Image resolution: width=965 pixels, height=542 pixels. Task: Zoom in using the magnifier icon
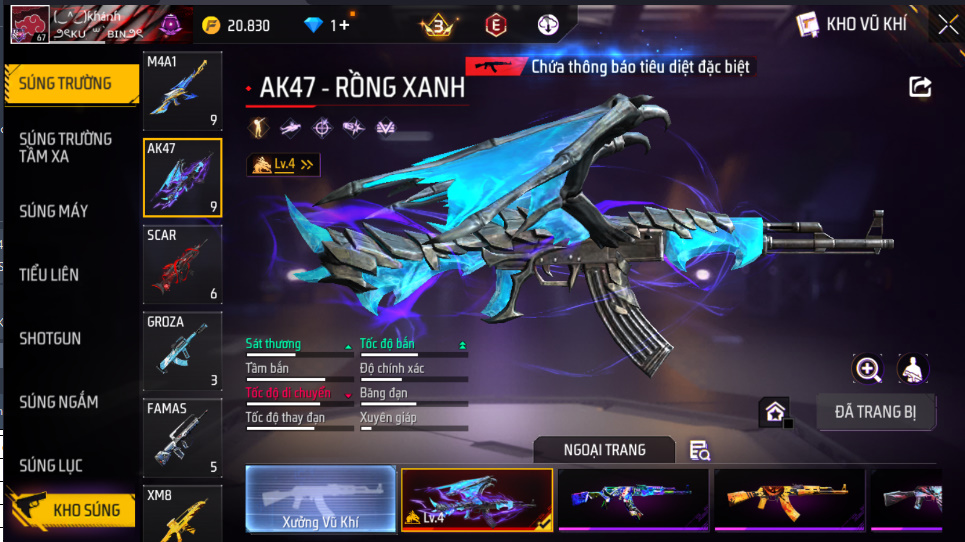(868, 369)
